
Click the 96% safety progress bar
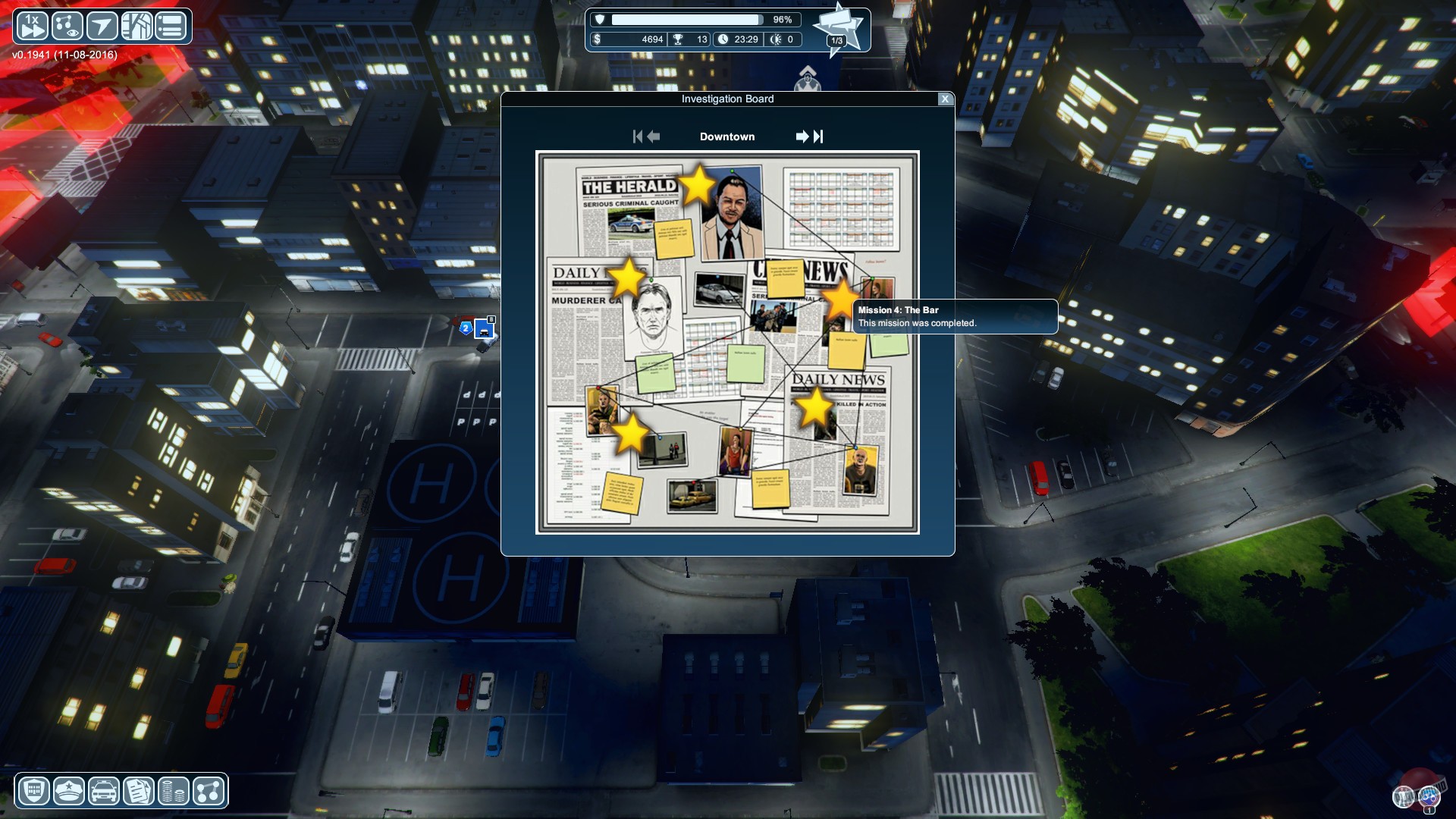[x=686, y=20]
